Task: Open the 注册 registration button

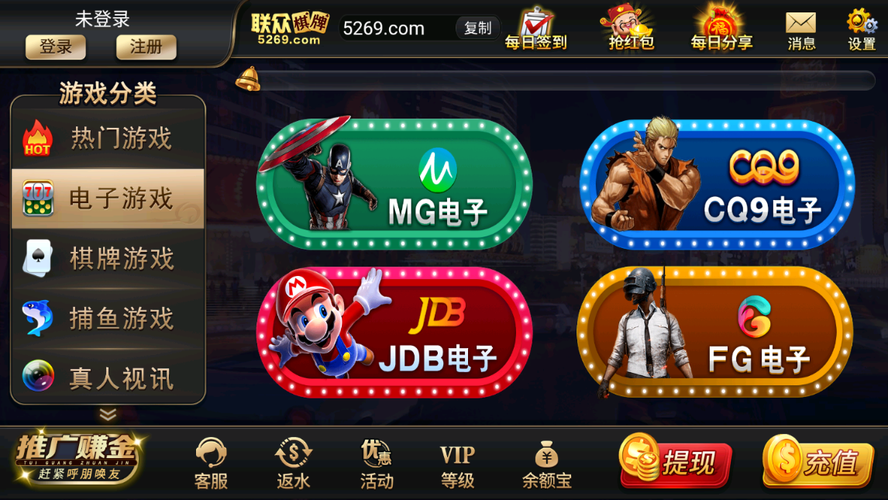Action: [146, 47]
